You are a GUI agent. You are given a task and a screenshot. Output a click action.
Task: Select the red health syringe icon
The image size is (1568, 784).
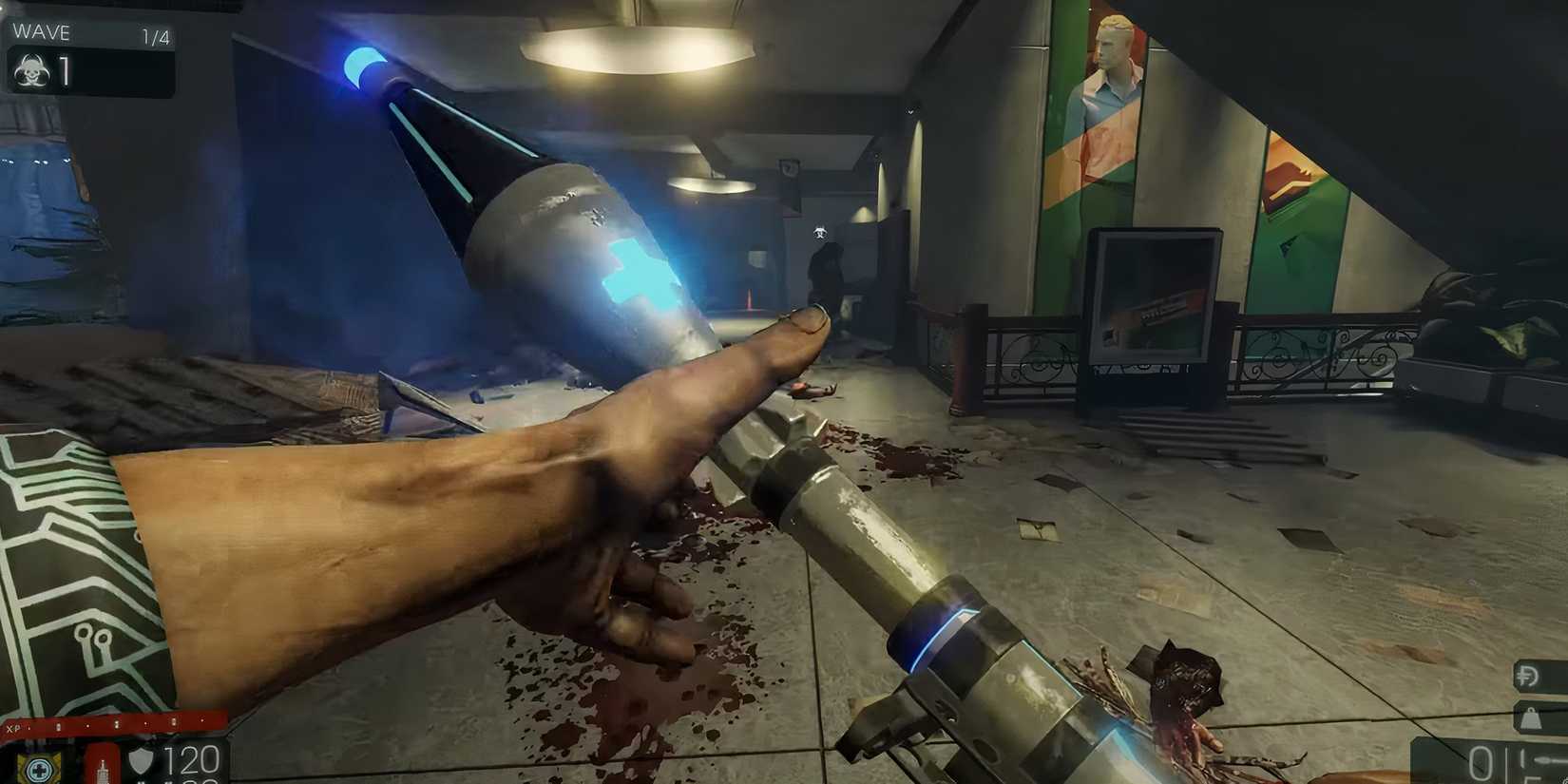103,772
